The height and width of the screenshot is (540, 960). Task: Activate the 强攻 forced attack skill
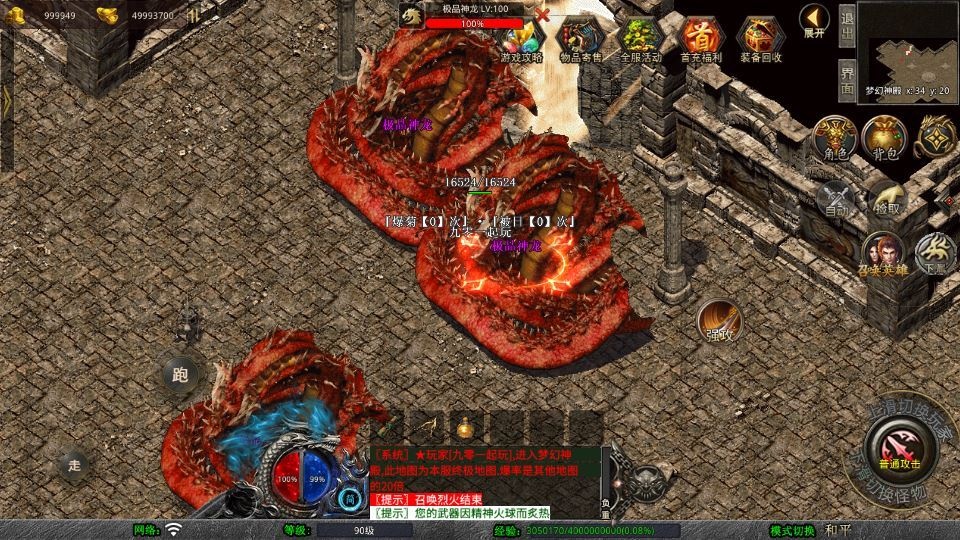click(x=719, y=319)
